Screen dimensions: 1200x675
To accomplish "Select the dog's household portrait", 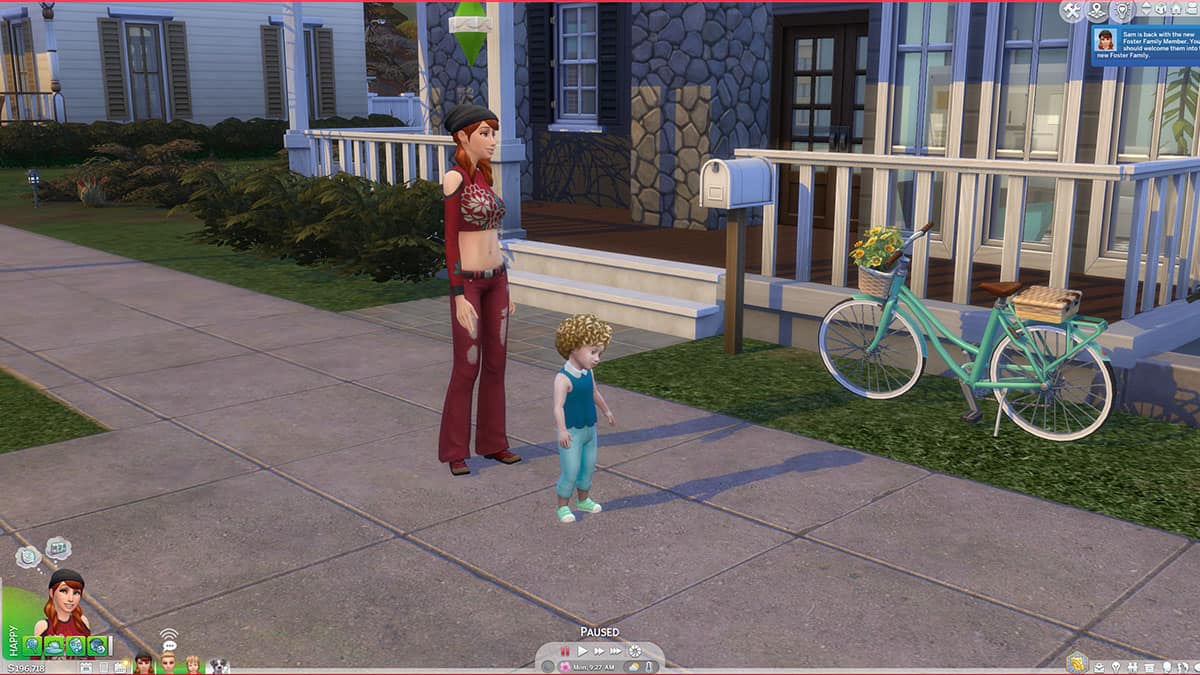I will pos(218,664).
